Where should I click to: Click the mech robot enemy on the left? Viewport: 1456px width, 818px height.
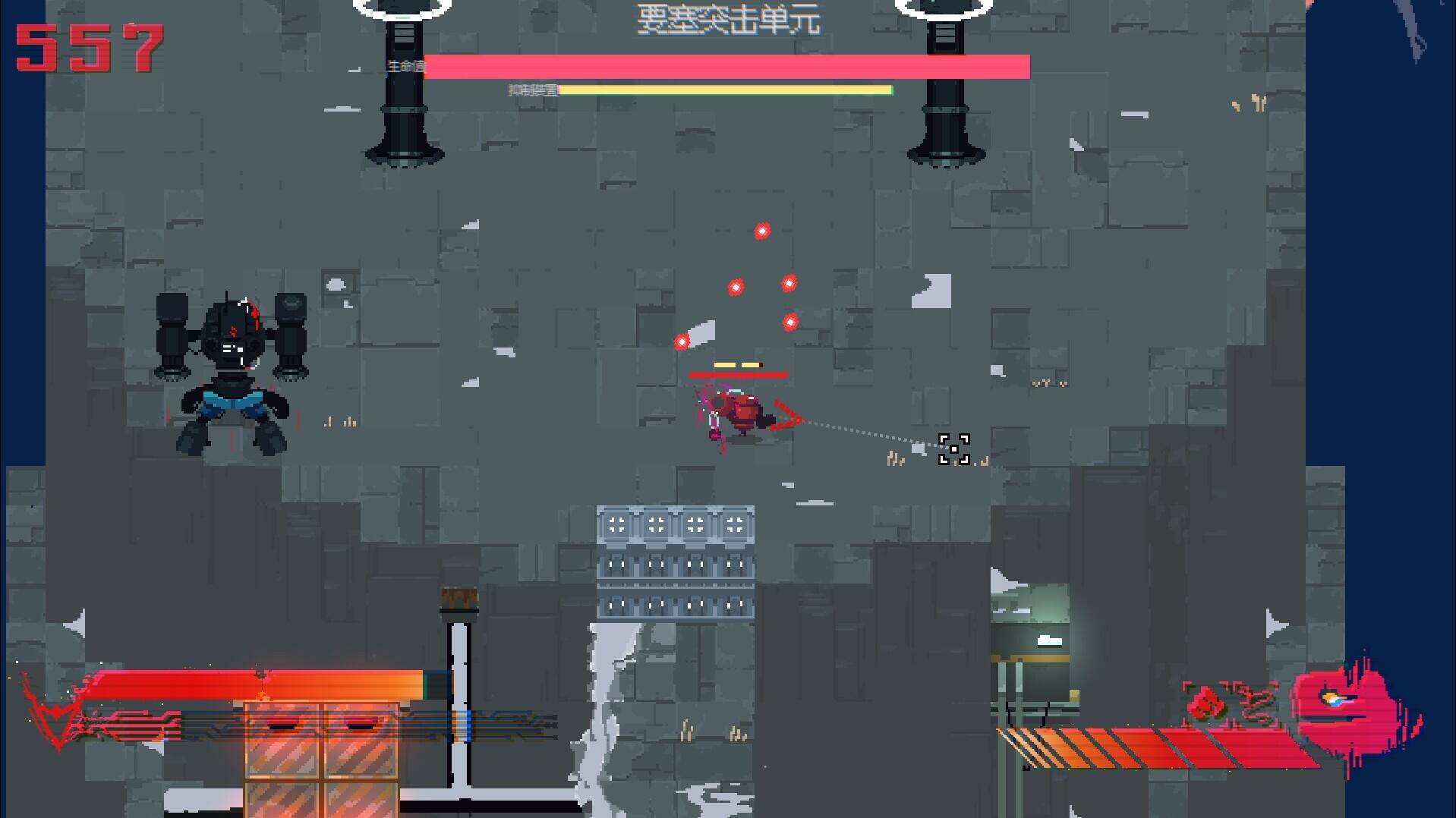pos(232,364)
